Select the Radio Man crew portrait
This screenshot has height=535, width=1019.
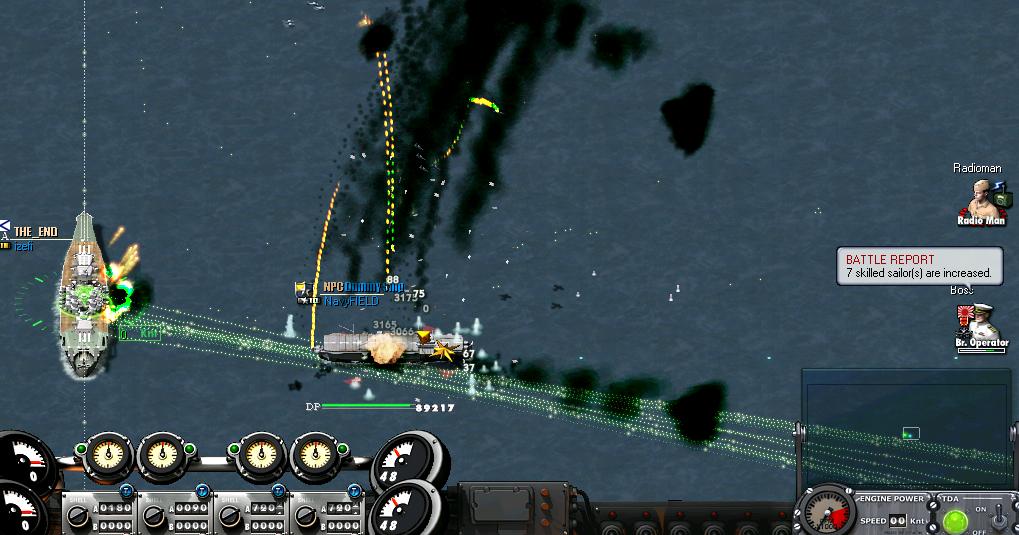click(981, 201)
